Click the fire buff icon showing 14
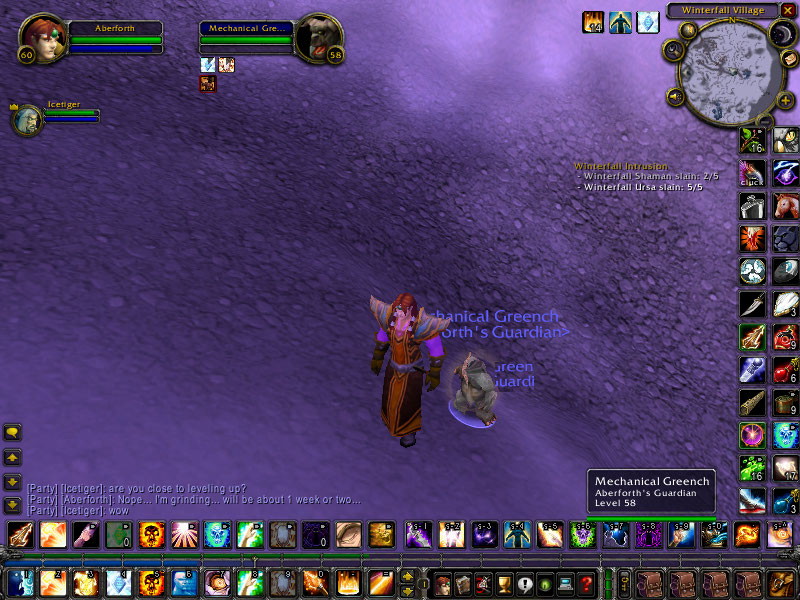The image size is (800, 600). point(594,22)
